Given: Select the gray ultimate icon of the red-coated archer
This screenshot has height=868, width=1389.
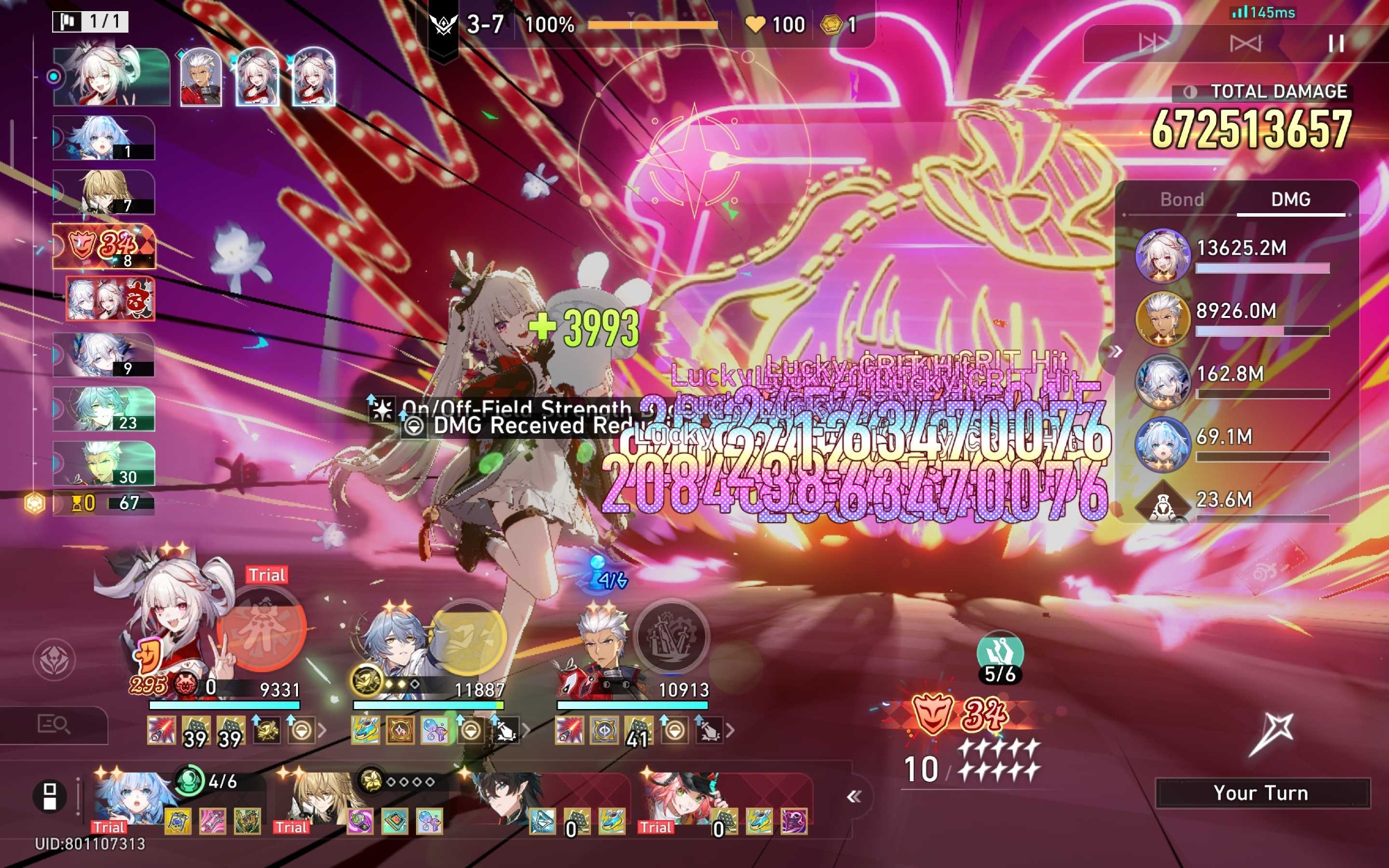Looking at the screenshot, I should (x=671, y=636).
